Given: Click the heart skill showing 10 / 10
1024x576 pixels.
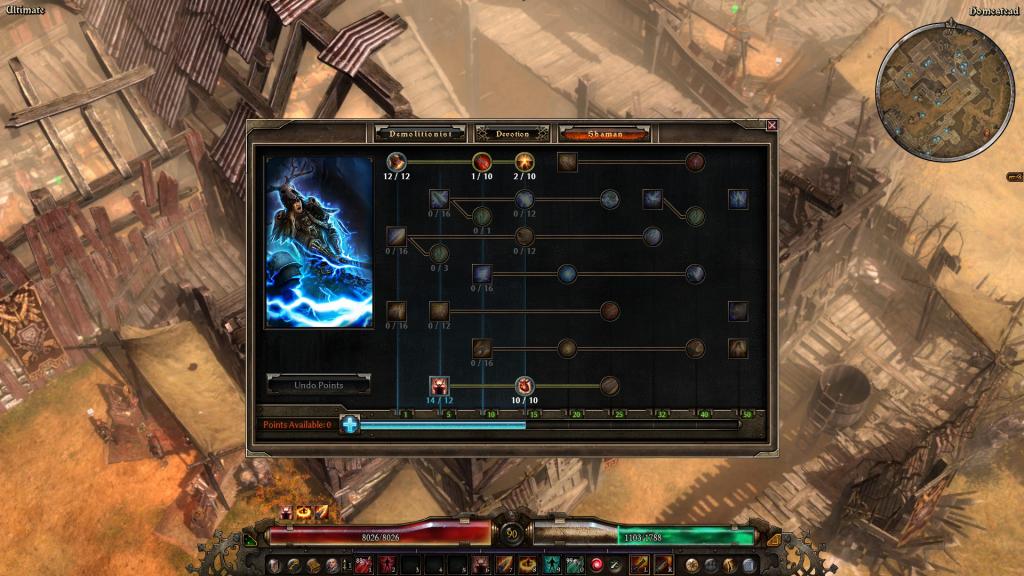Looking at the screenshot, I should pyautogui.click(x=525, y=386).
